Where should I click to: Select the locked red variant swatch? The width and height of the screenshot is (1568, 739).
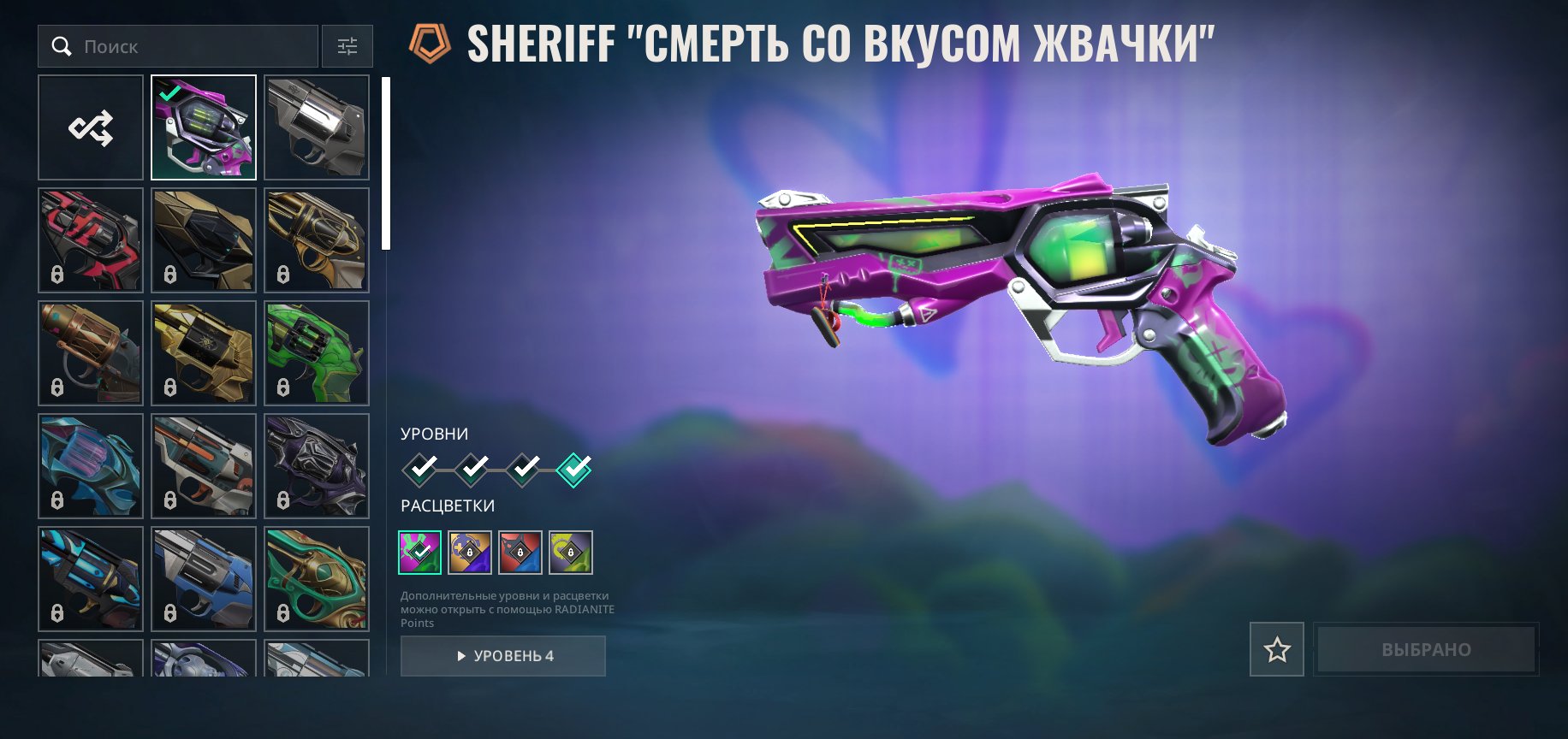tap(522, 553)
